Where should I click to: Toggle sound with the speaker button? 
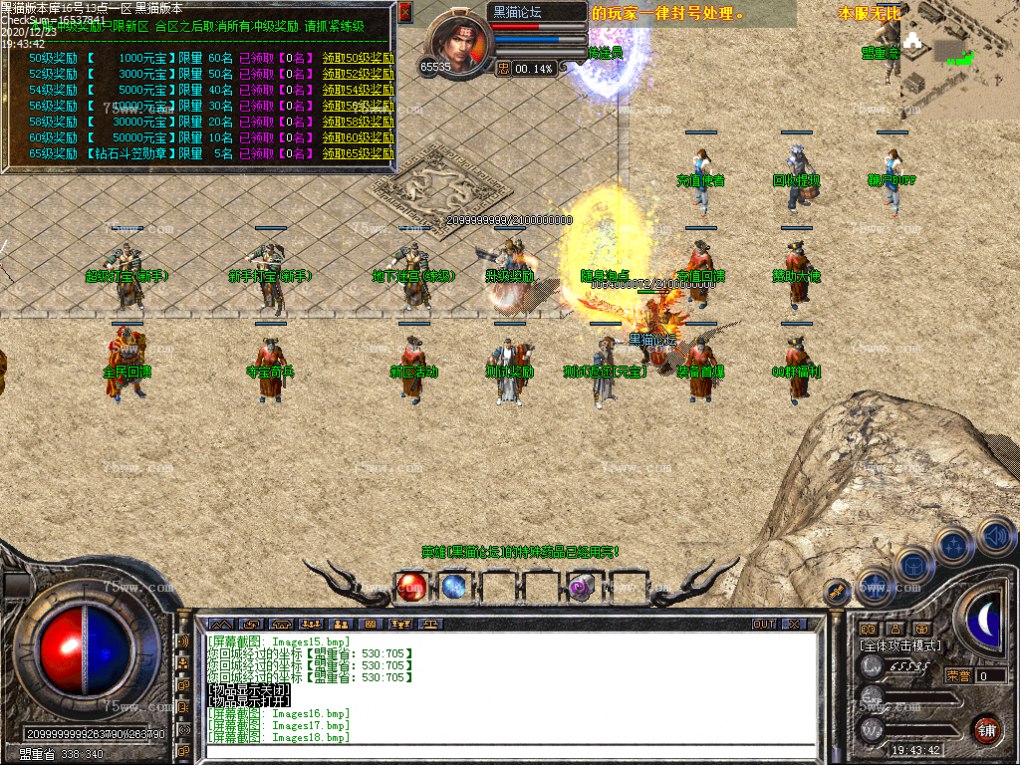(x=996, y=536)
